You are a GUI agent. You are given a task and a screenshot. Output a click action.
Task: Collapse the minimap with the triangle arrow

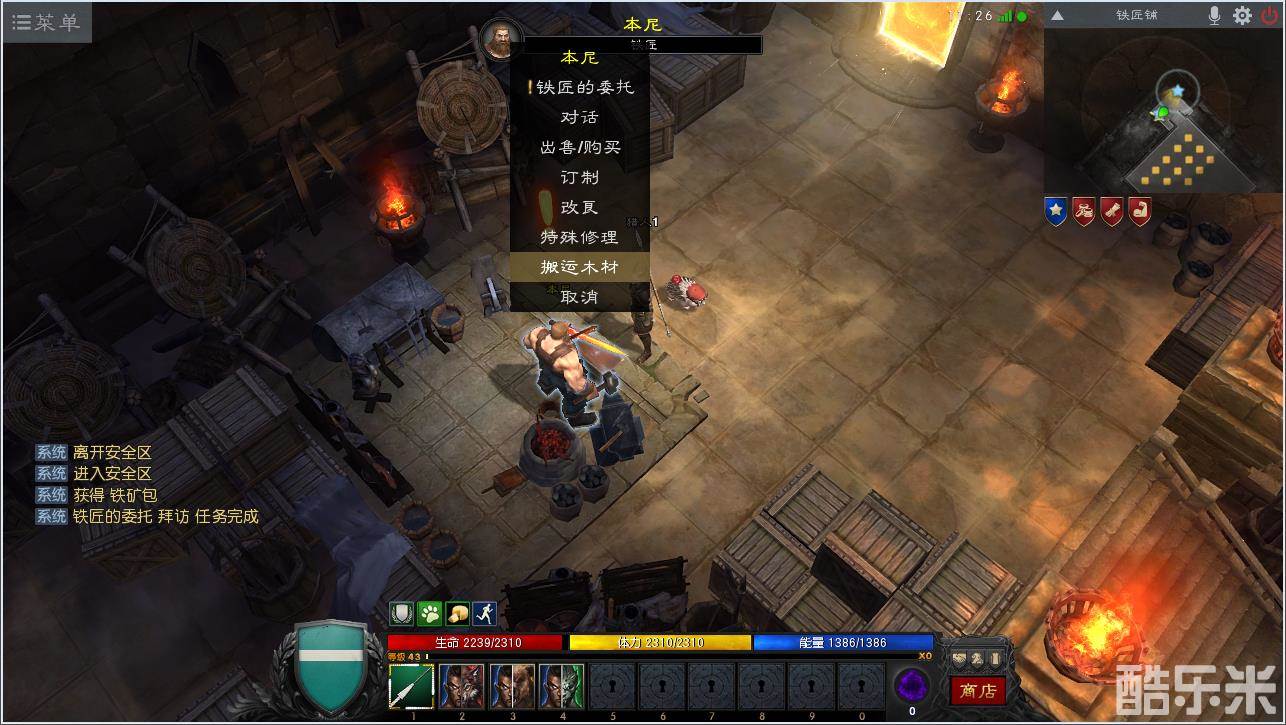[1057, 16]
